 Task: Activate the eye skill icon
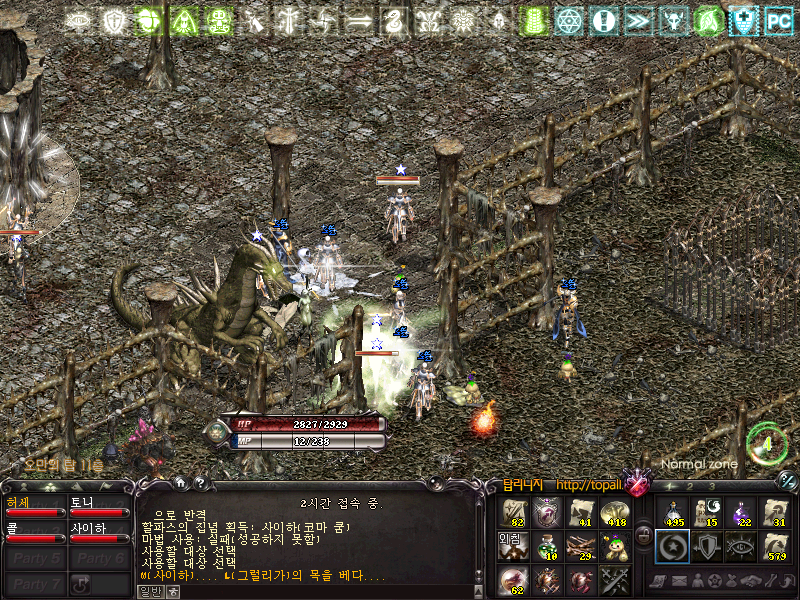tap(742, 546)
